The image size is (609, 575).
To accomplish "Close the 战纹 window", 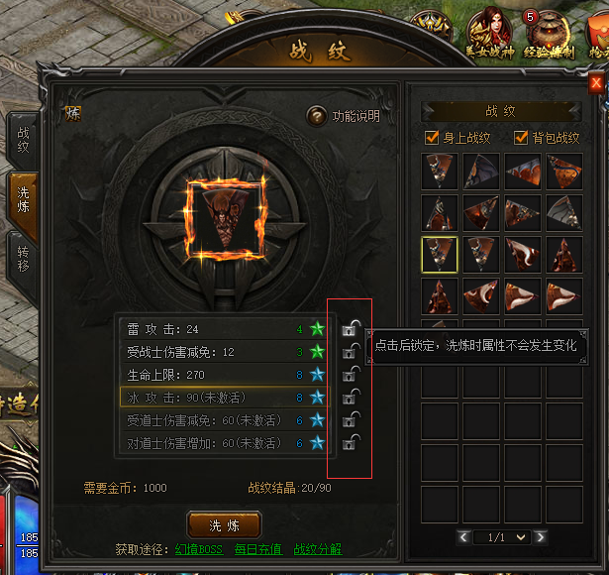I will point(596,84).
